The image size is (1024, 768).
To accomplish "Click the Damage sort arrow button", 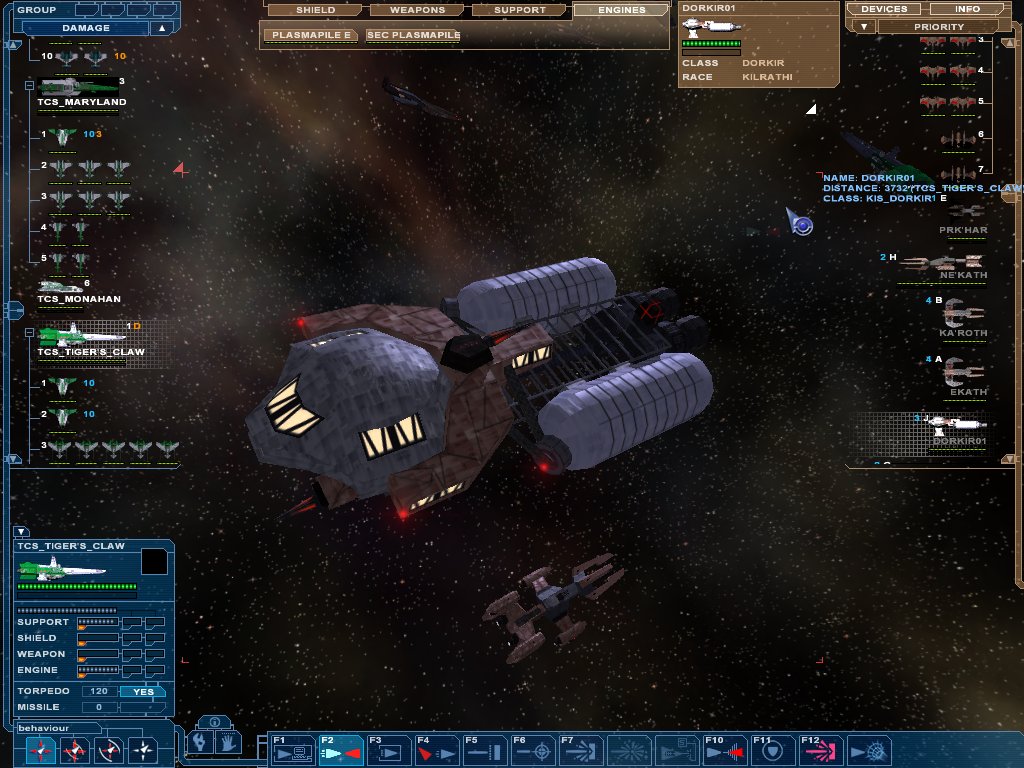I will 160,28.
